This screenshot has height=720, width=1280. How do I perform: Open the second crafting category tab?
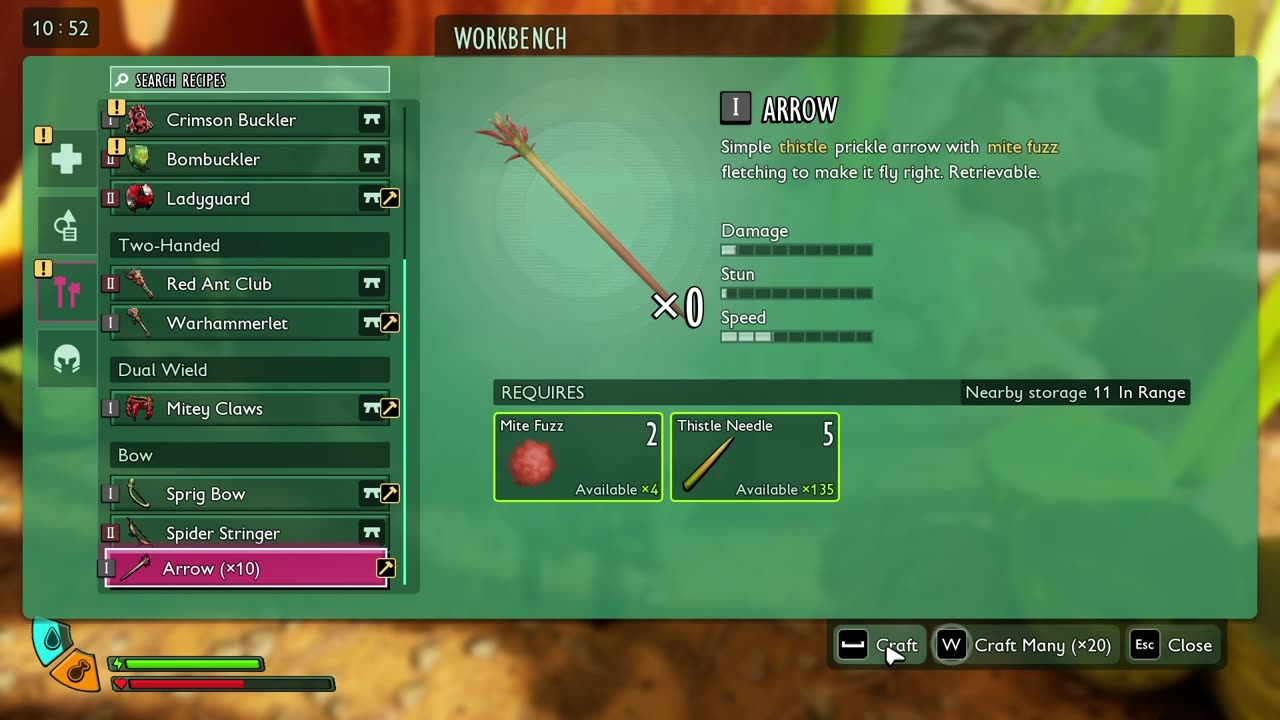point(67,226)
